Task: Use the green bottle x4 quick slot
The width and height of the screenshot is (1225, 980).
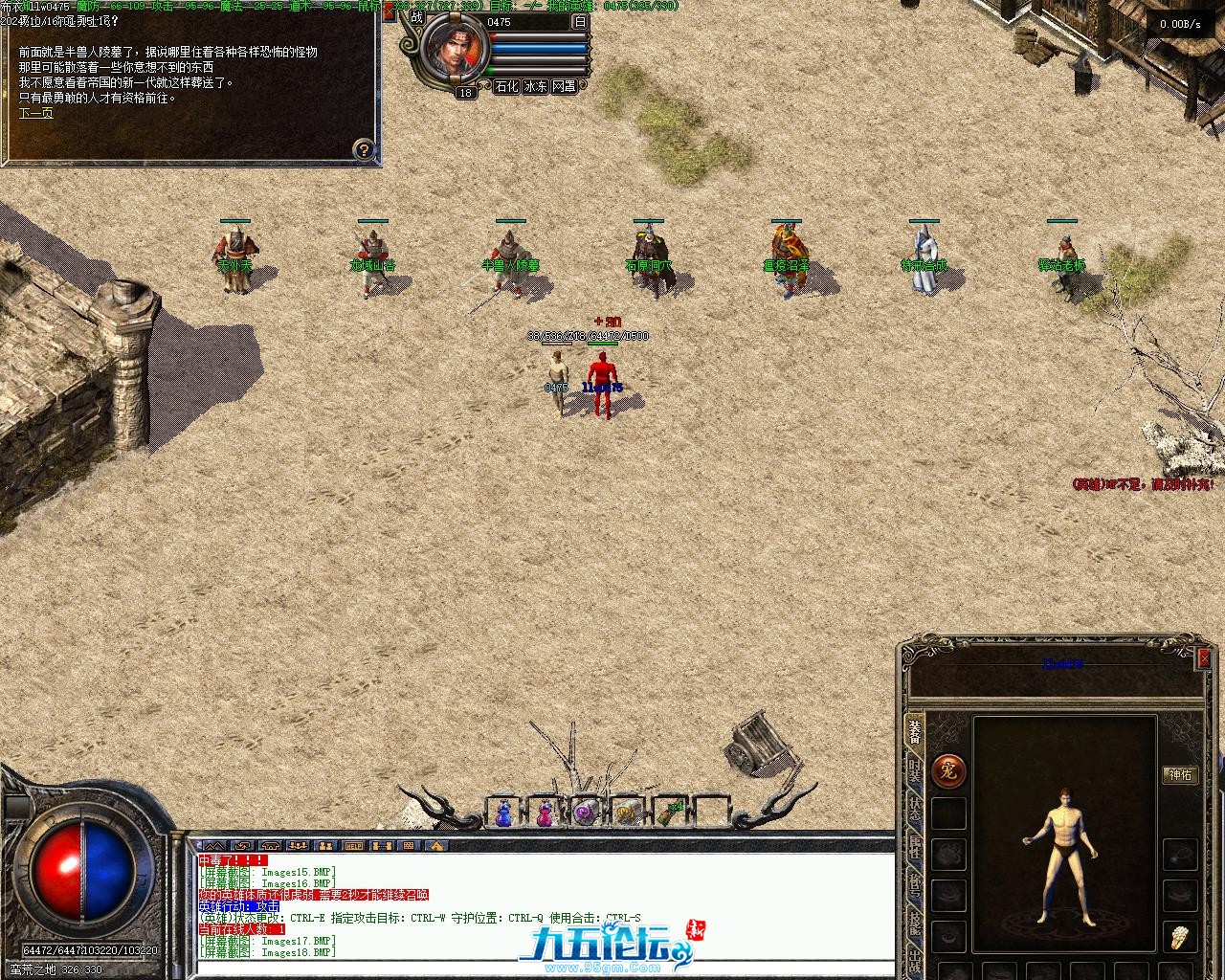Action: (668, 813)
